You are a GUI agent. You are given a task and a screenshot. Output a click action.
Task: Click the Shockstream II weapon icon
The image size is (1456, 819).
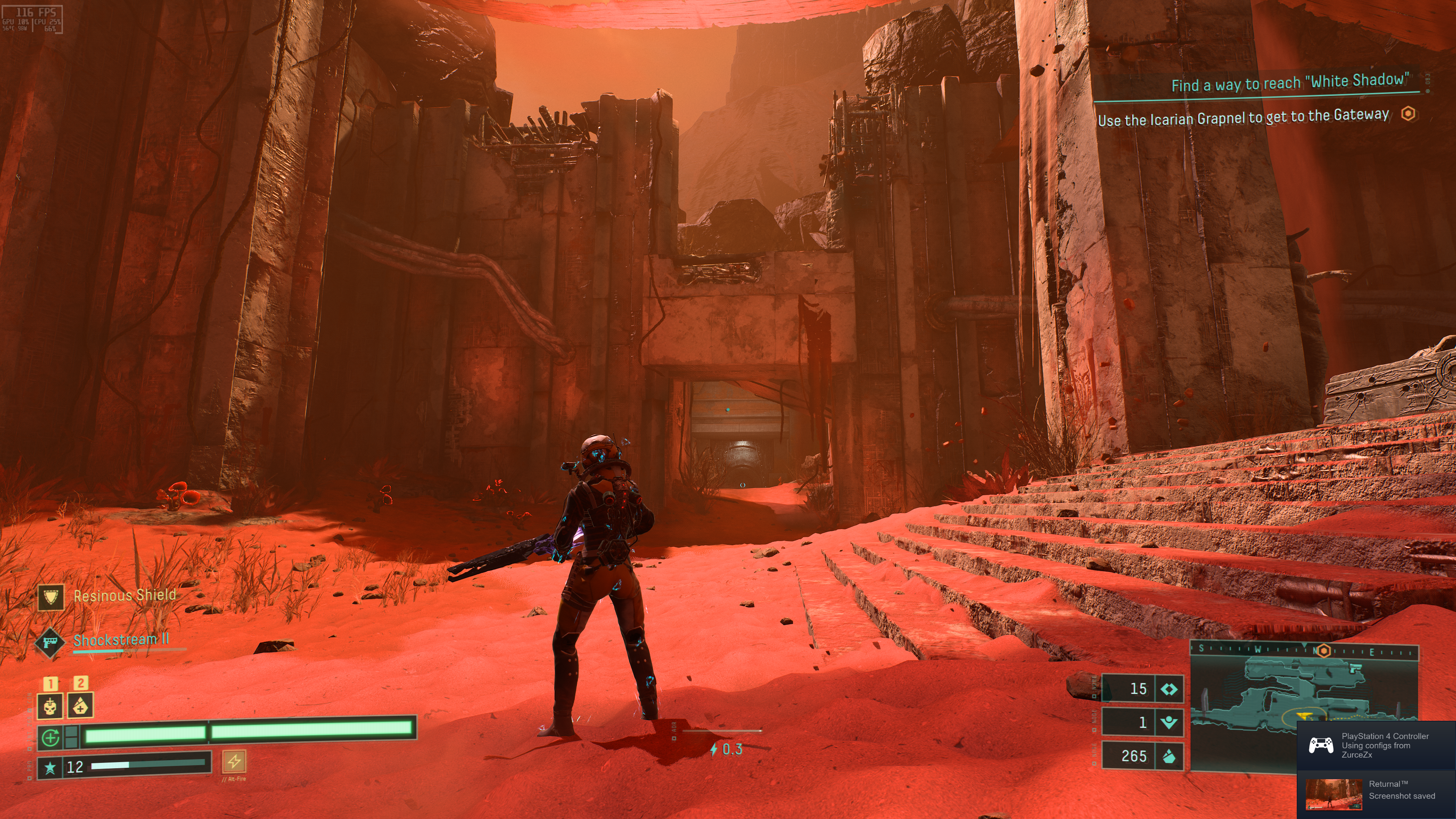coord(50,642)
